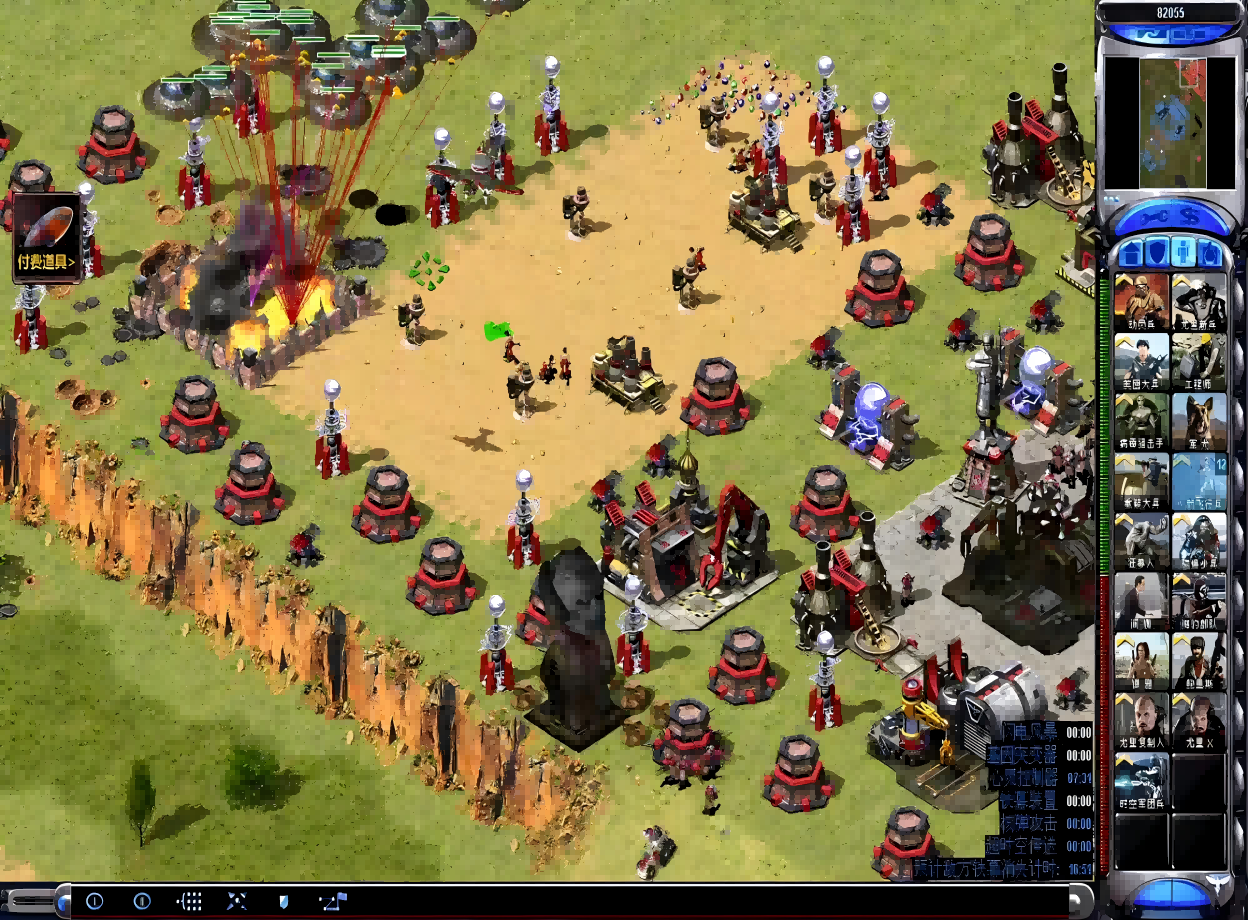Select the Virus sniper (病毒狙击手) cameo
1248x920 pixels.
pos(1141,422)
